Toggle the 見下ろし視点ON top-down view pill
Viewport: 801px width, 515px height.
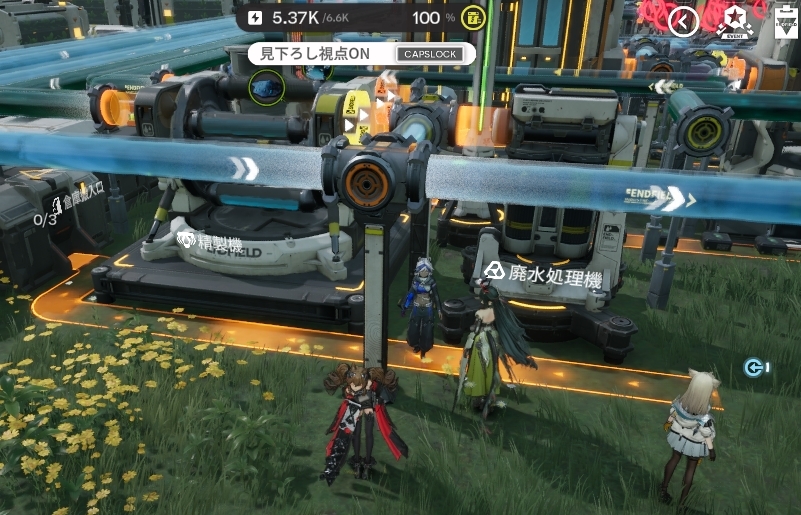pyautogui.click(x=361, y=54)
